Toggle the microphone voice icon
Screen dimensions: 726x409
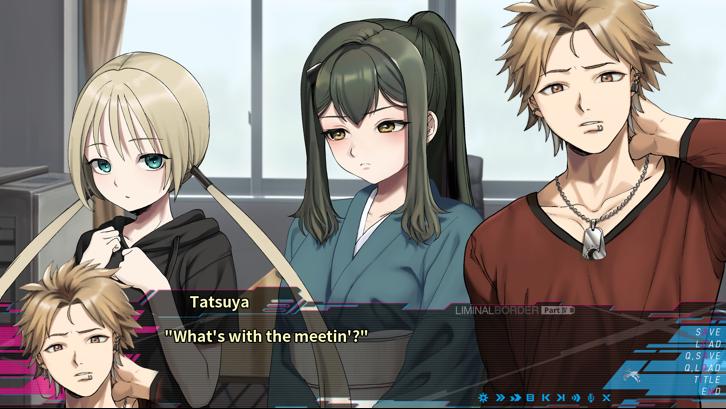click(590, 398)
